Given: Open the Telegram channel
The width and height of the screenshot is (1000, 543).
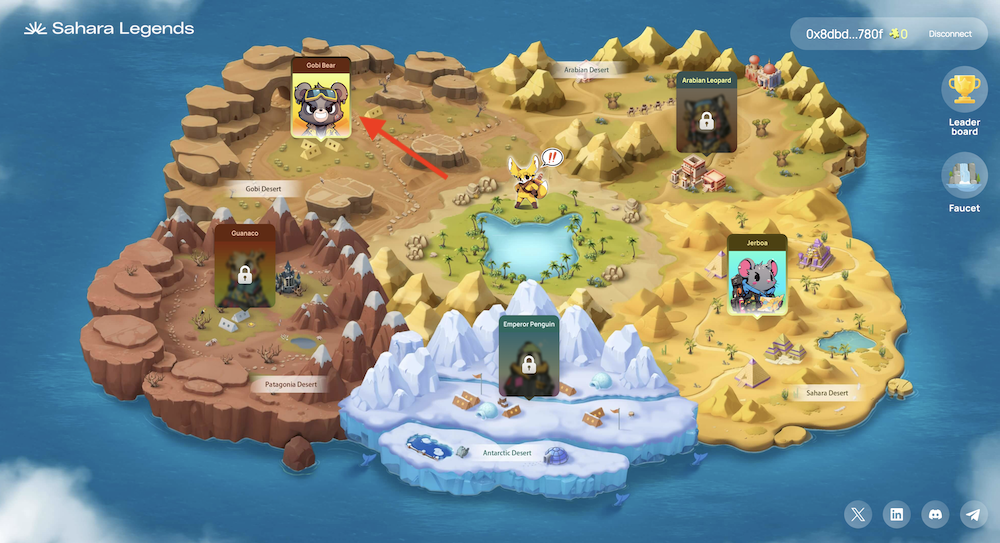Looking at the screenshot, I should 972,515.
